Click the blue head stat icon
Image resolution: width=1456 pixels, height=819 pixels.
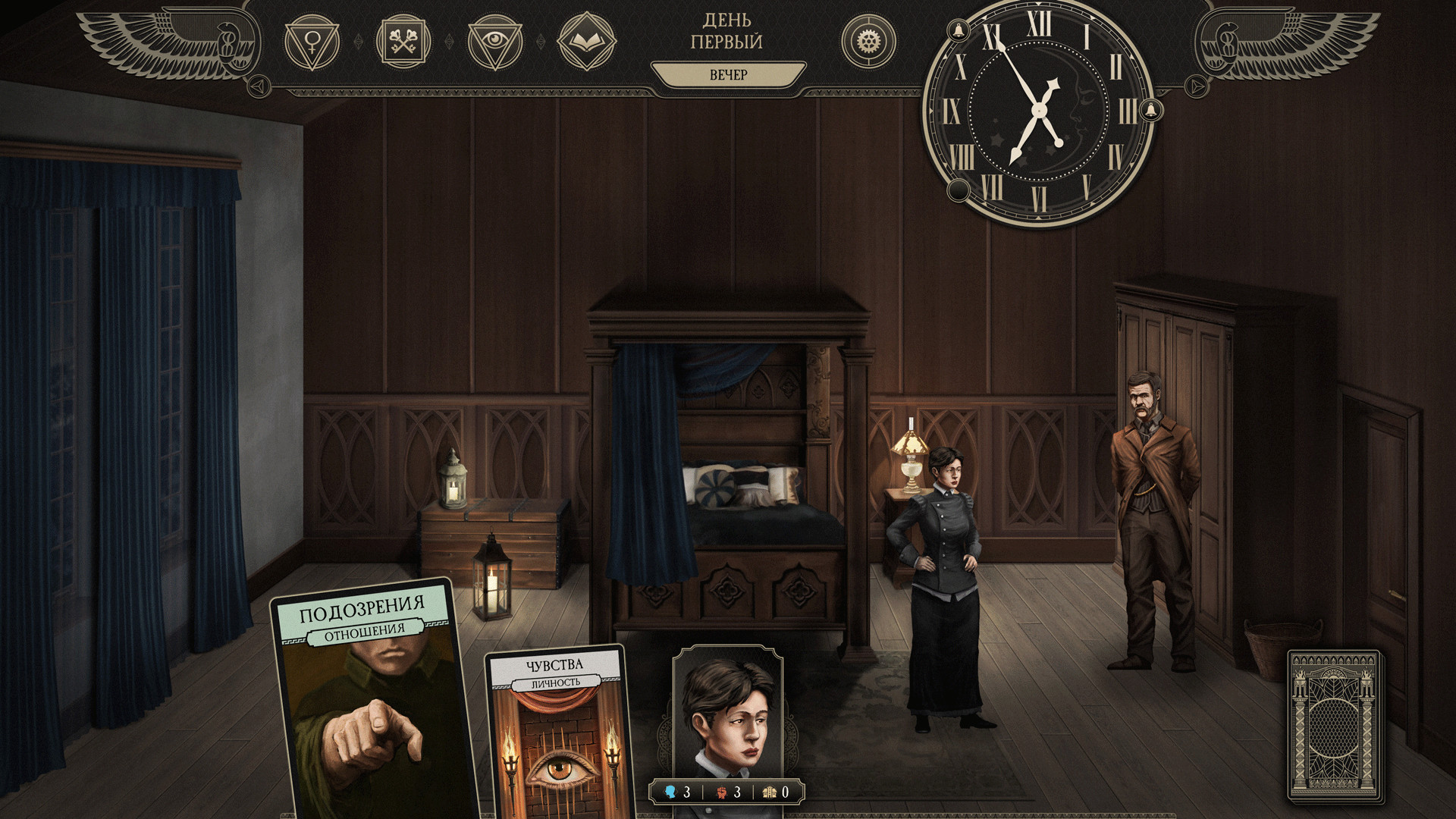672,791
